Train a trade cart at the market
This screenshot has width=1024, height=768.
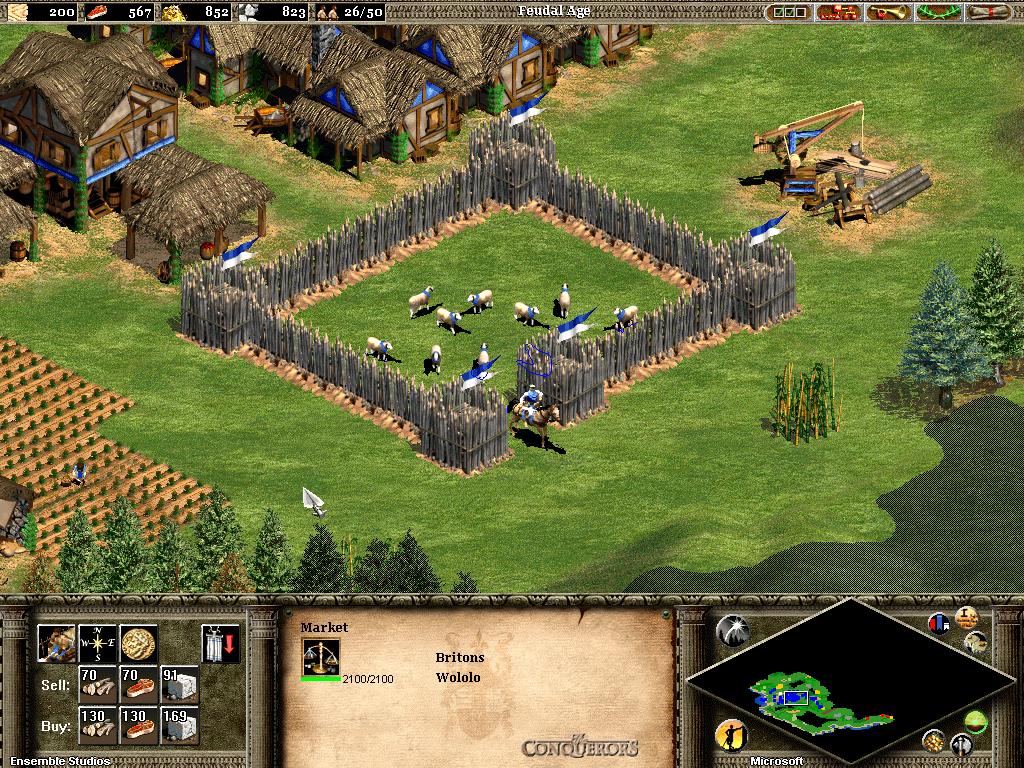point(56,644)
